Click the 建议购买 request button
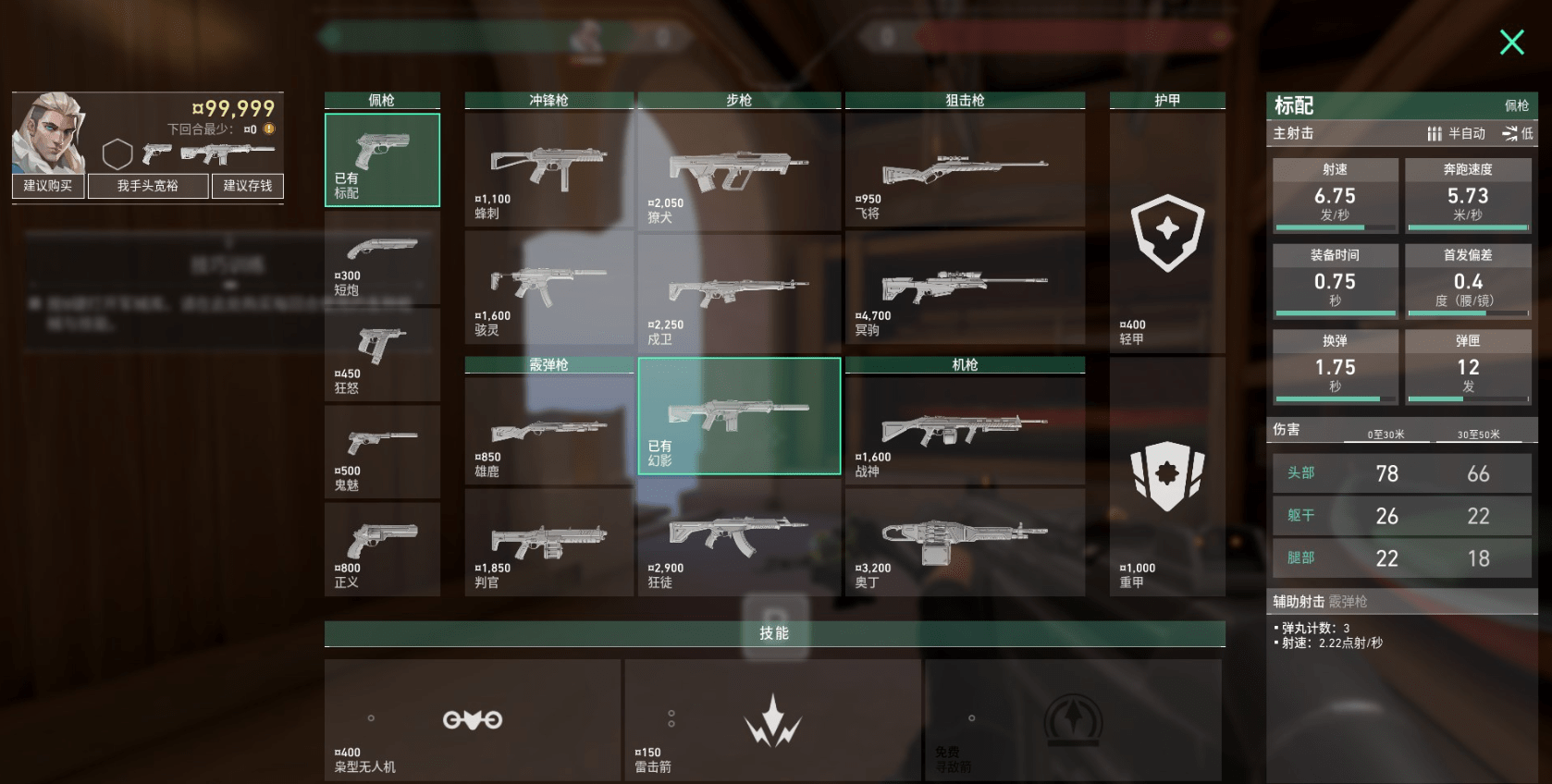Viewport: 1552px width, 784px height. coord(48,186)
